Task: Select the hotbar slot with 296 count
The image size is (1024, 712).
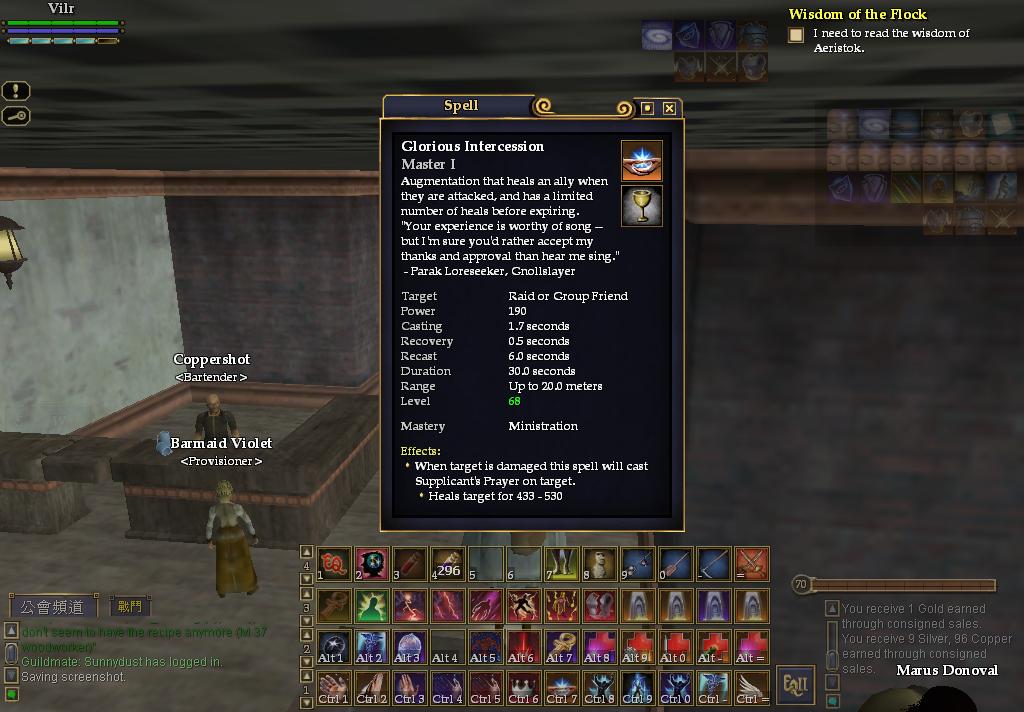Action: [x=447, y=564]
